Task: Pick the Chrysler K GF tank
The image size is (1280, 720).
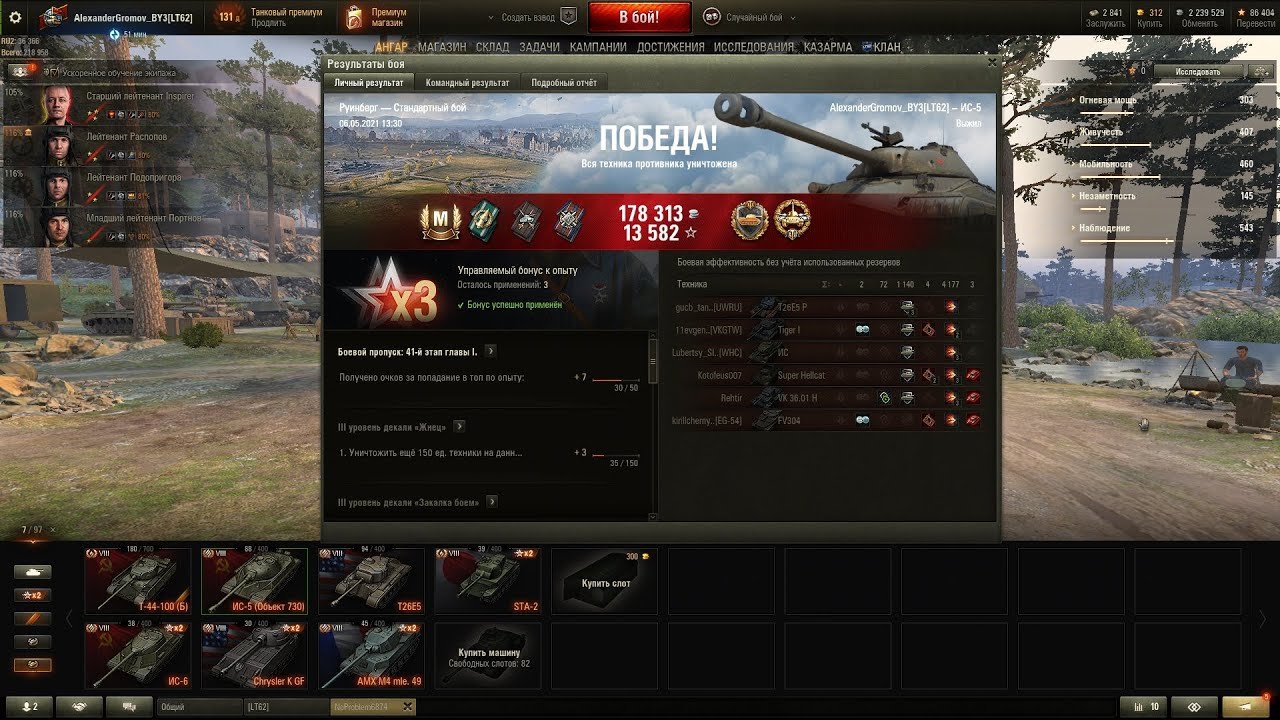Action: [254, 655]
